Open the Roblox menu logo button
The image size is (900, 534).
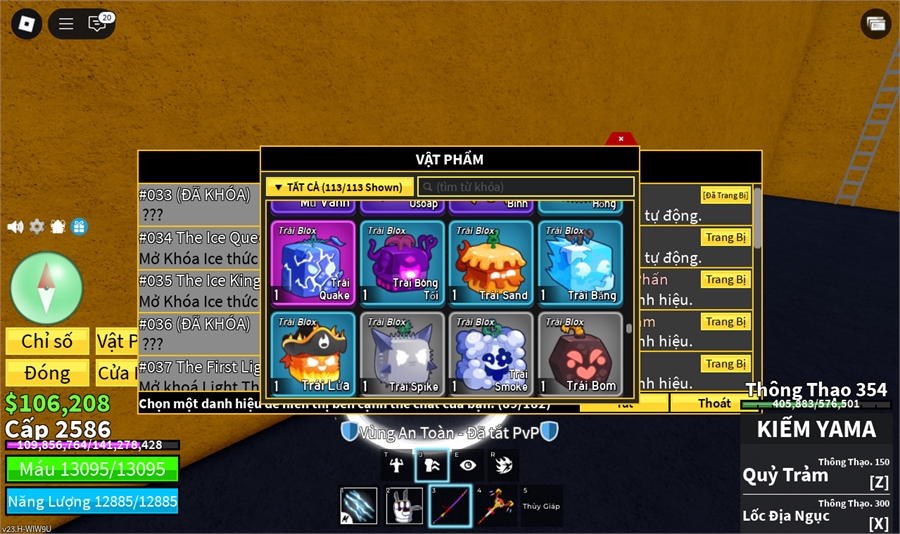coord(26,24)
